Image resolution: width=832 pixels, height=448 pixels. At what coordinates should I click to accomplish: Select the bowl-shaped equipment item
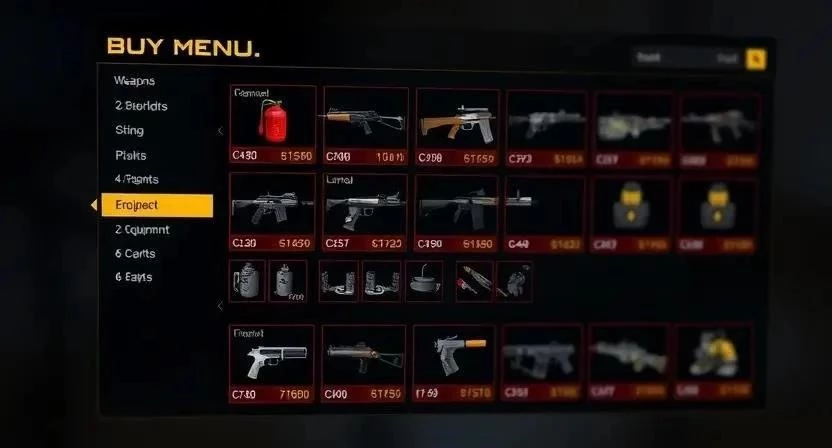tap(424, 281)
